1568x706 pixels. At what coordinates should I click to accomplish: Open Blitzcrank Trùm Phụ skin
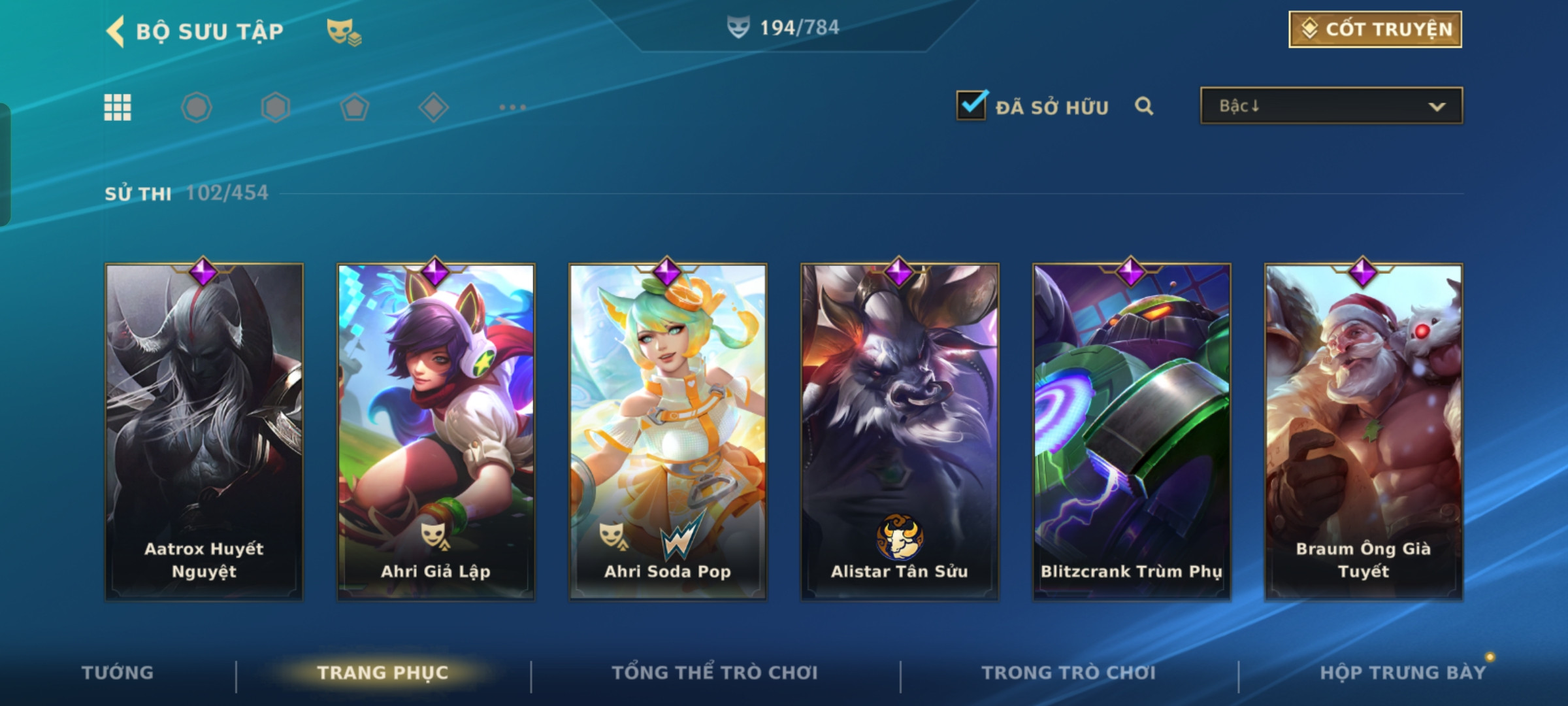coord(1132,431)
